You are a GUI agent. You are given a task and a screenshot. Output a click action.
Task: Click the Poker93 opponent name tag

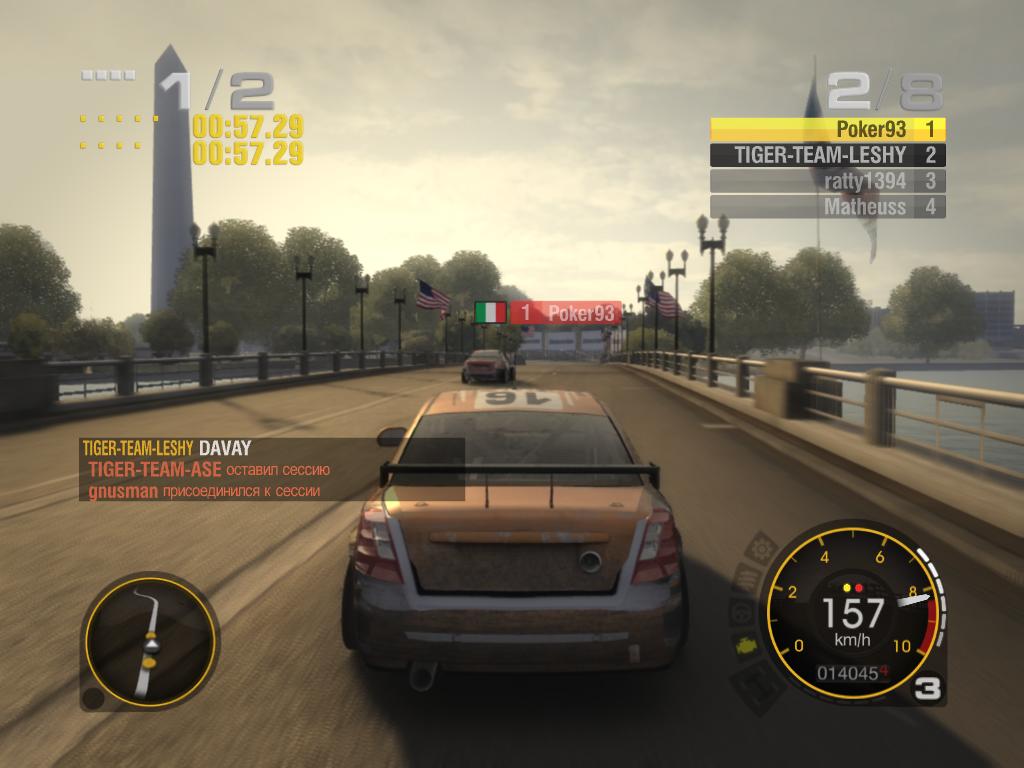tap(565, 313)
